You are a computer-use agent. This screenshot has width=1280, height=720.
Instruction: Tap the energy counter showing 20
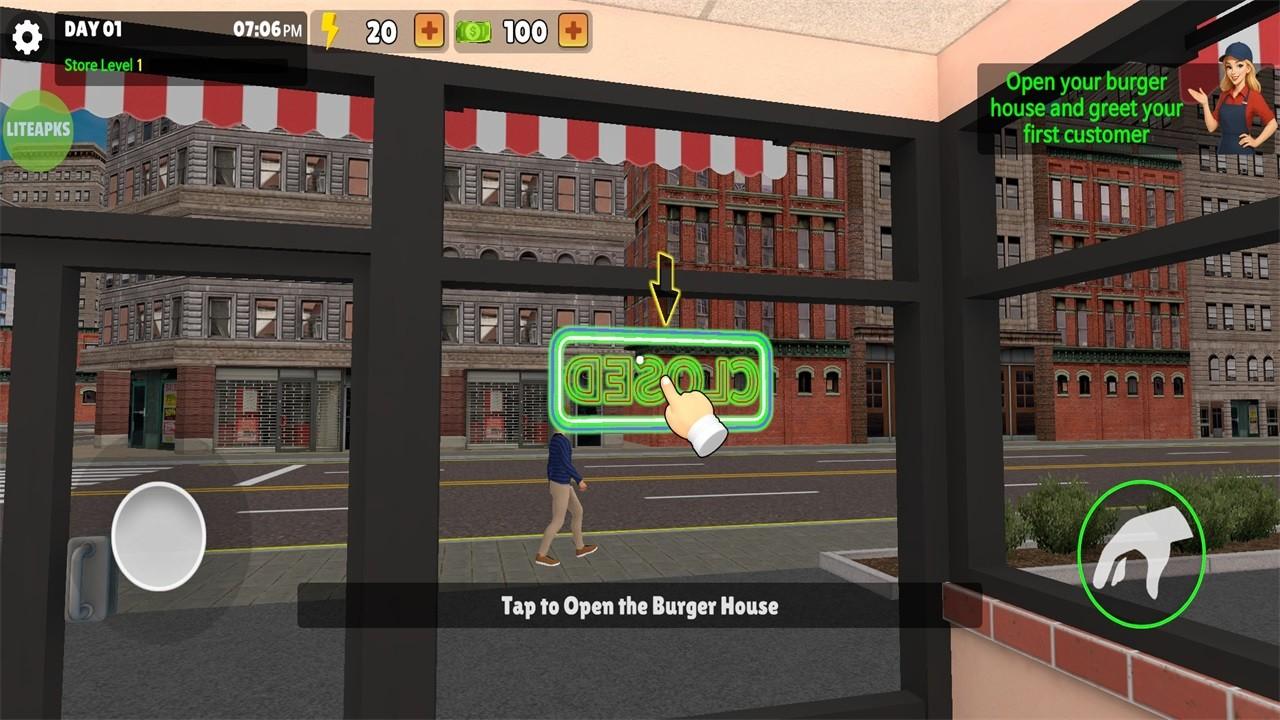[x=380, y=30]
